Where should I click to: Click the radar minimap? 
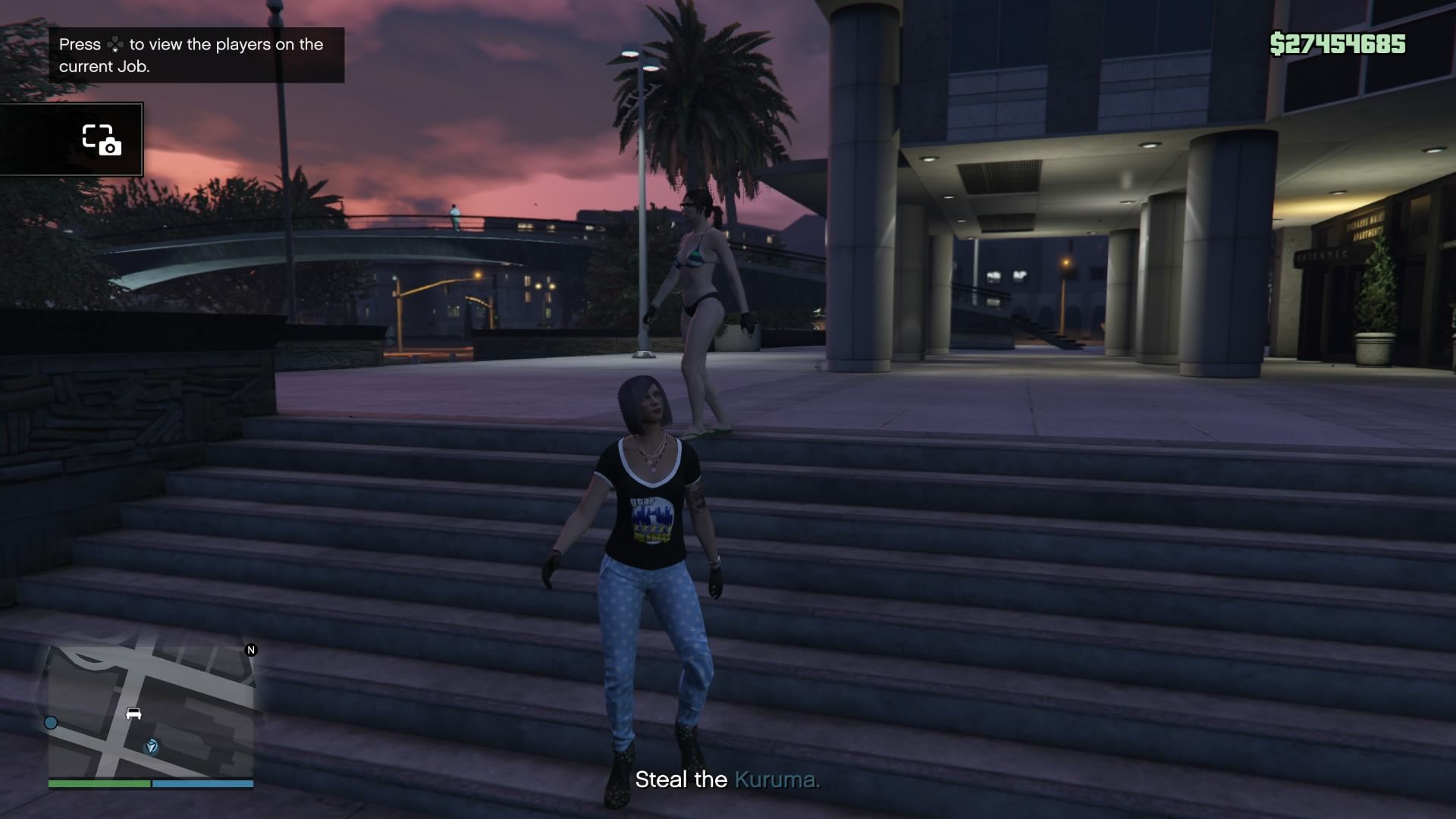(151, 711)
